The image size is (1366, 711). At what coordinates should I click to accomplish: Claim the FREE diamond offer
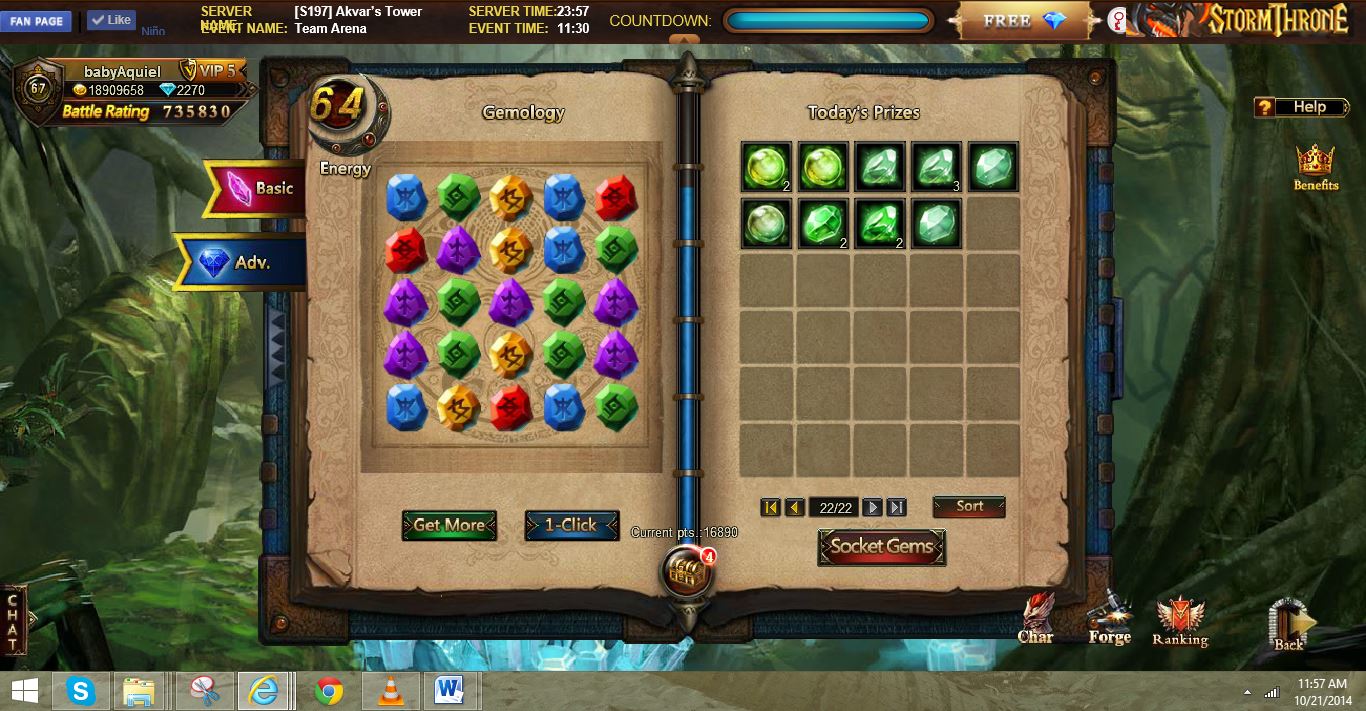1026,21
